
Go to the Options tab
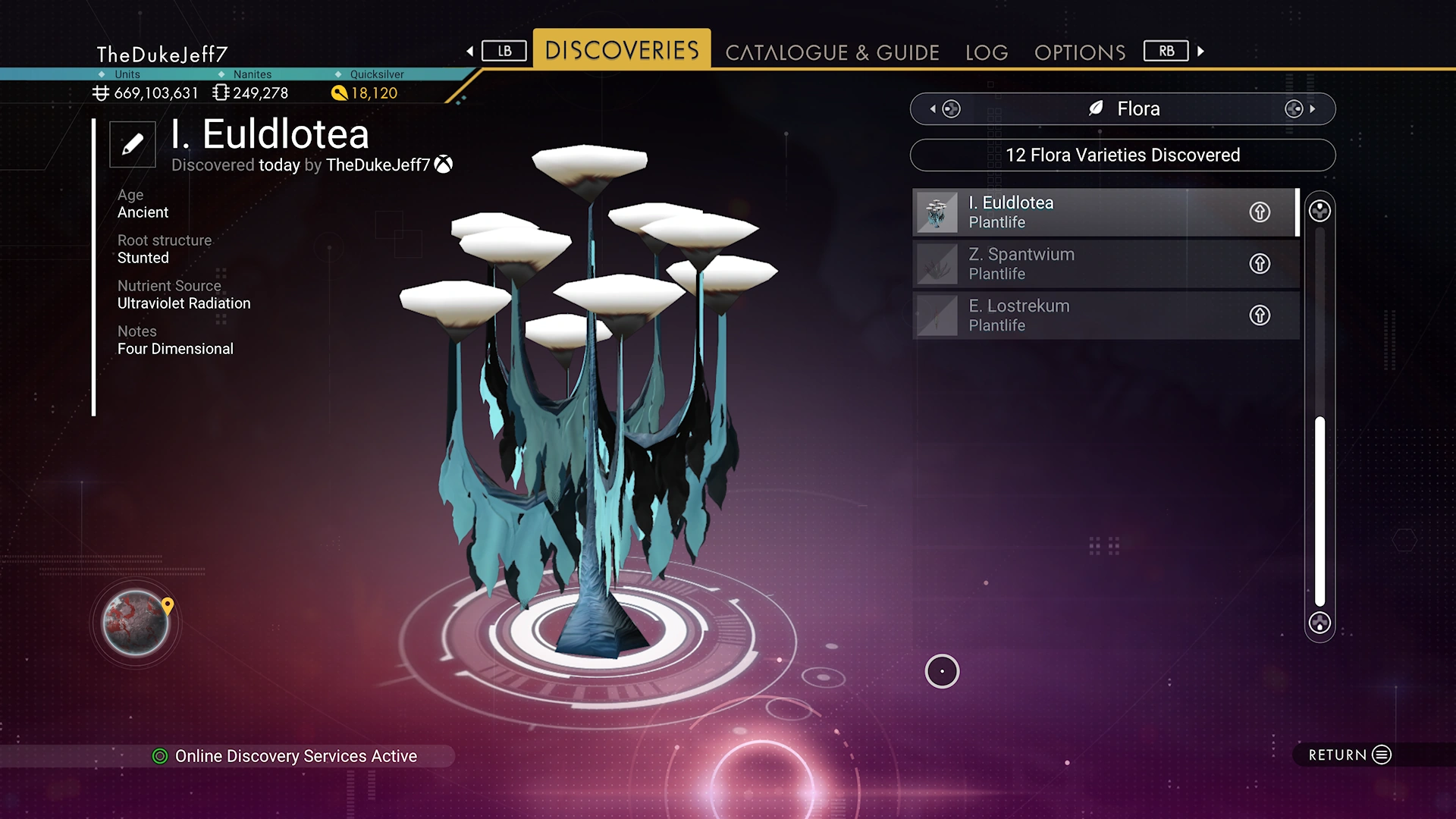click(x=1080, y=52)
